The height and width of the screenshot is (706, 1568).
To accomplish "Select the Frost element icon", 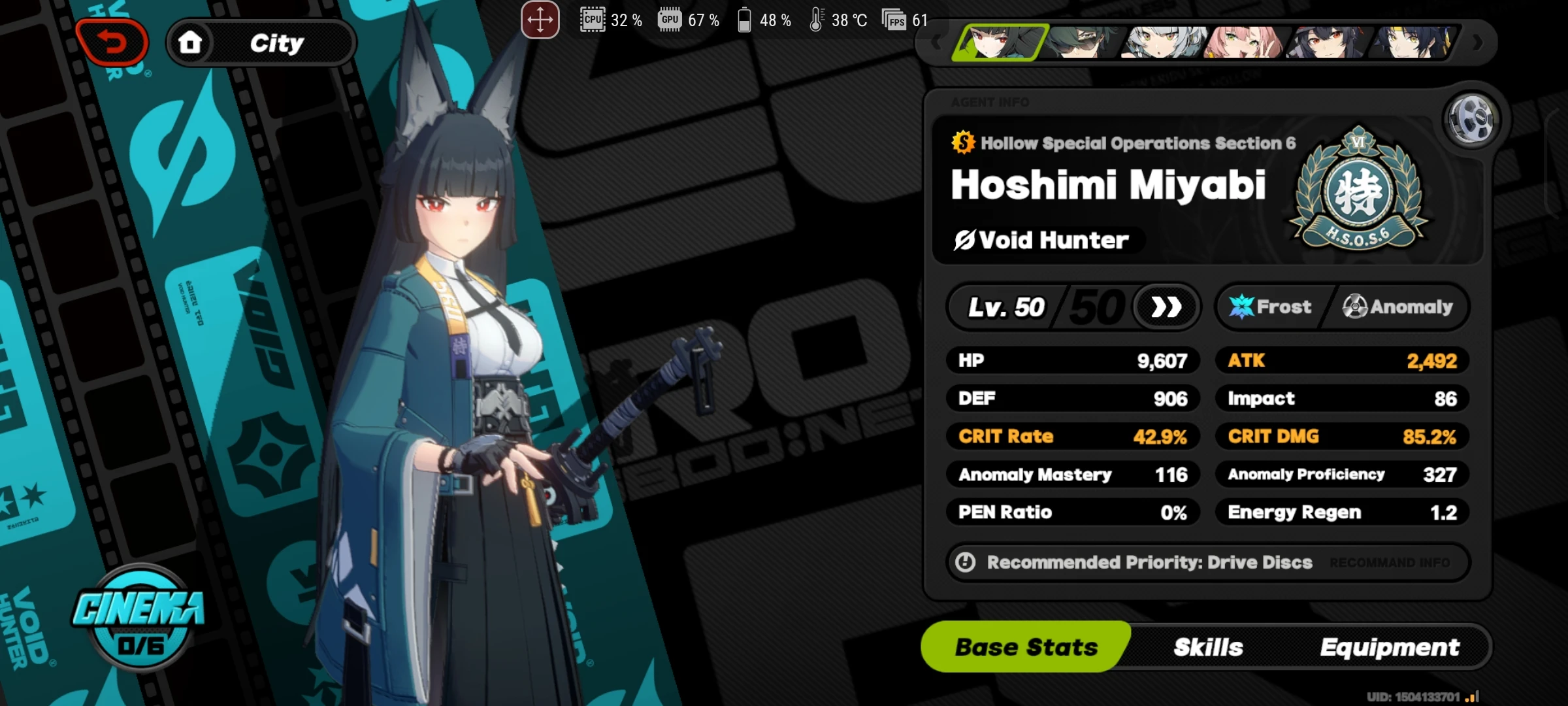I will coord(1240,306).
